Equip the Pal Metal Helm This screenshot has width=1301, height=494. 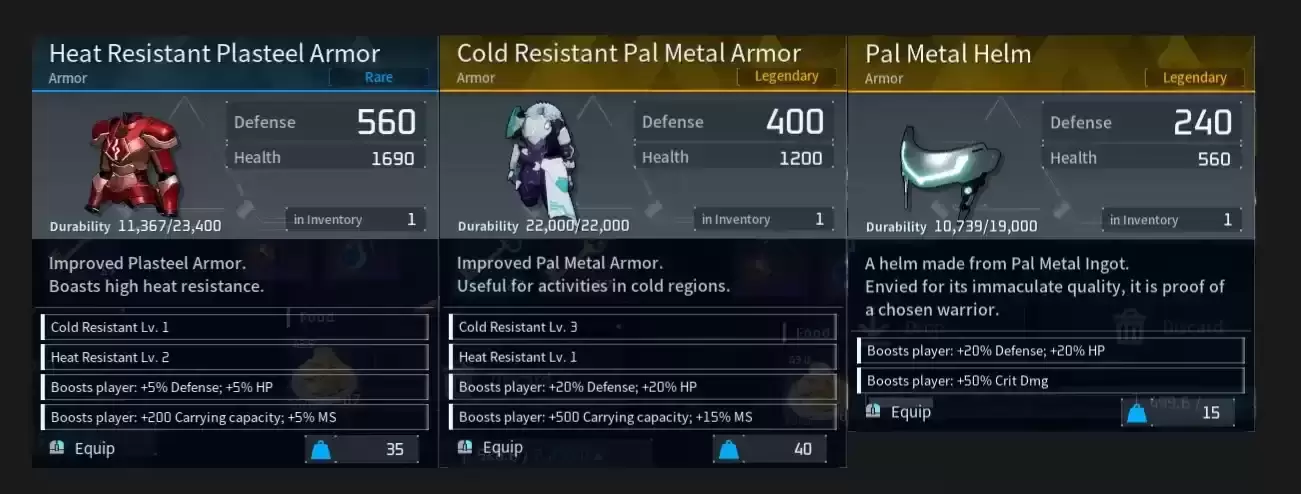pos(900,412)
